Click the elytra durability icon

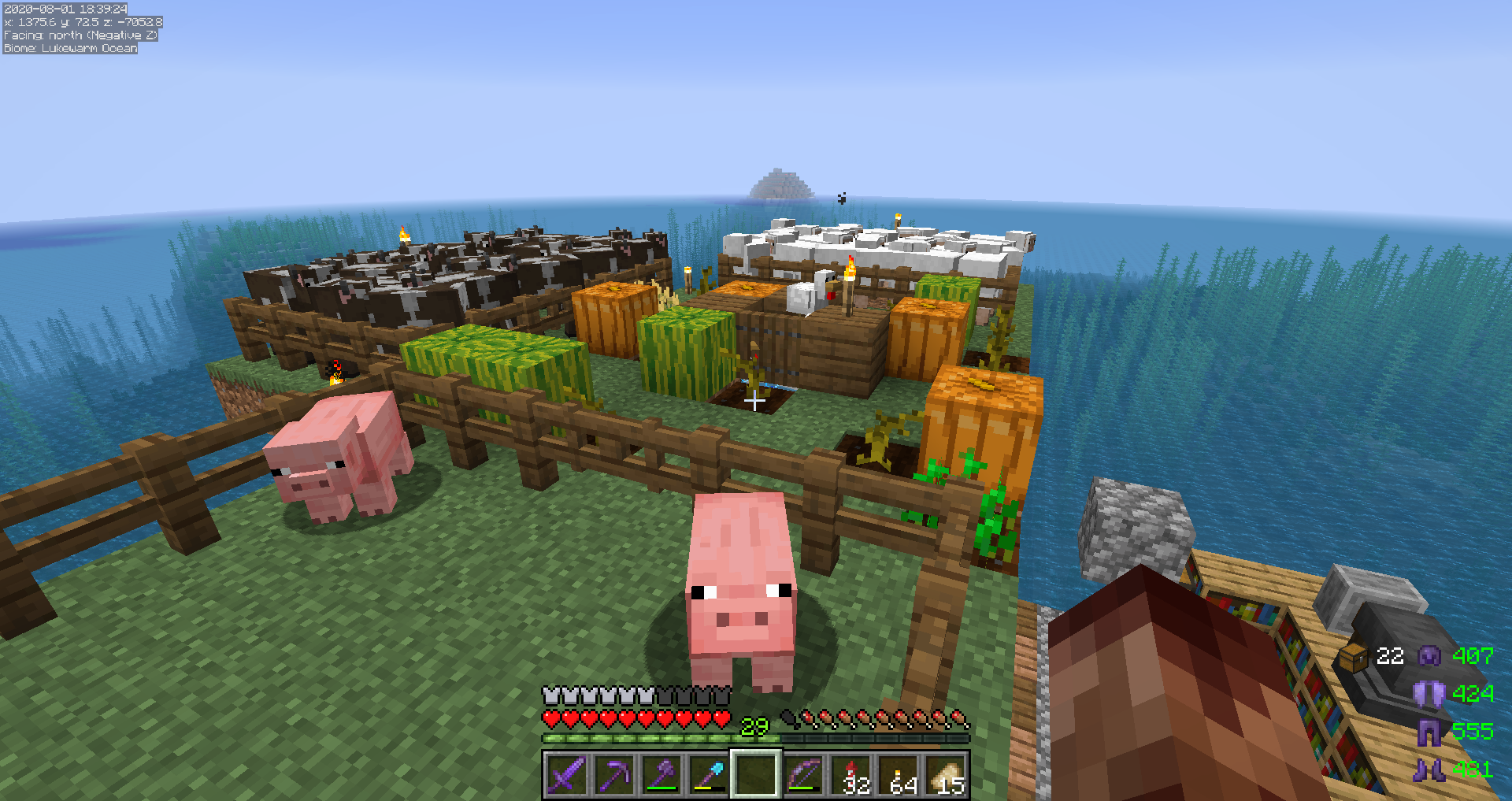tap(1429, 694)
